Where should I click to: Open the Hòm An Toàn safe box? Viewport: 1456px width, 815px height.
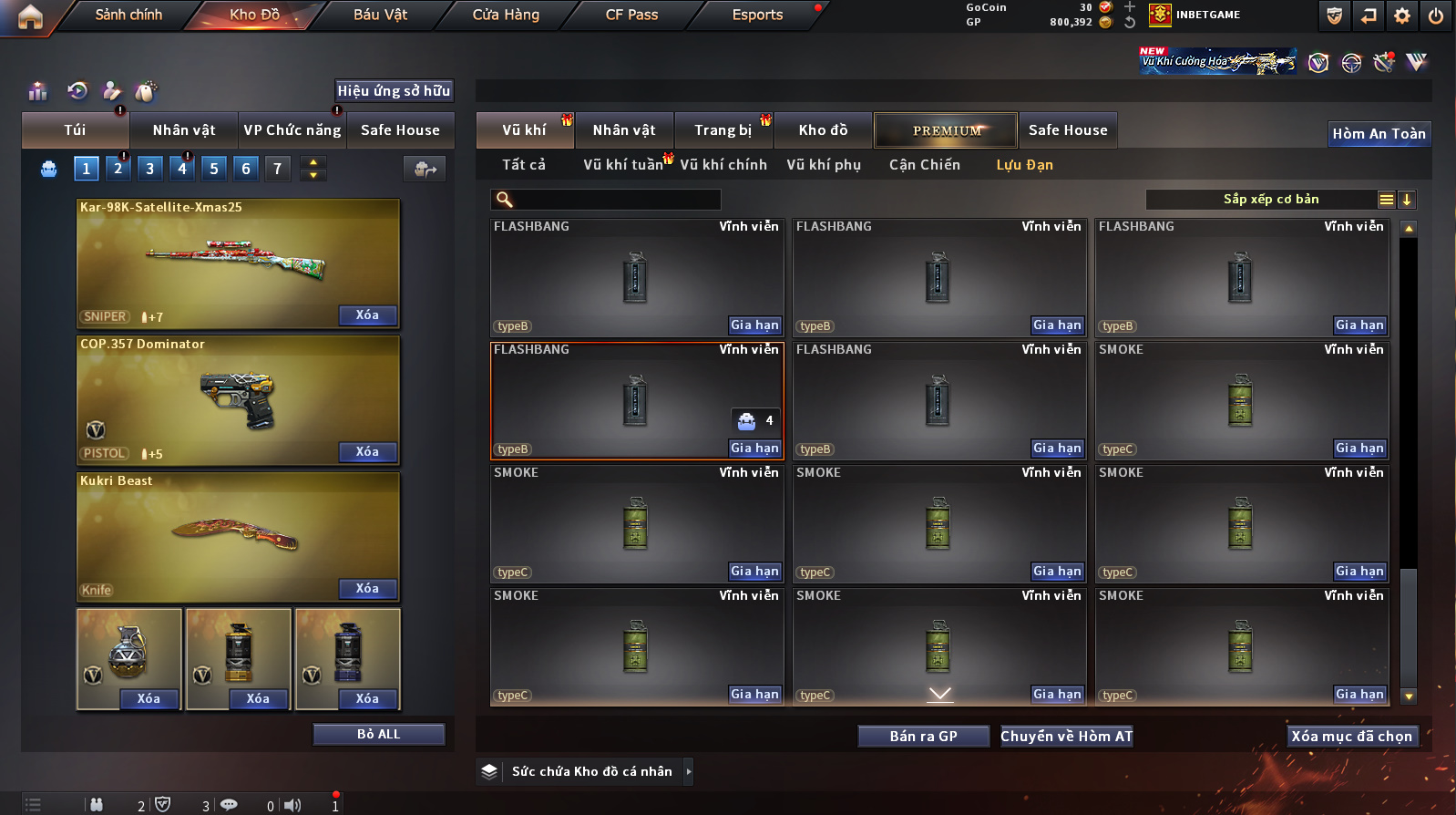1379,134
